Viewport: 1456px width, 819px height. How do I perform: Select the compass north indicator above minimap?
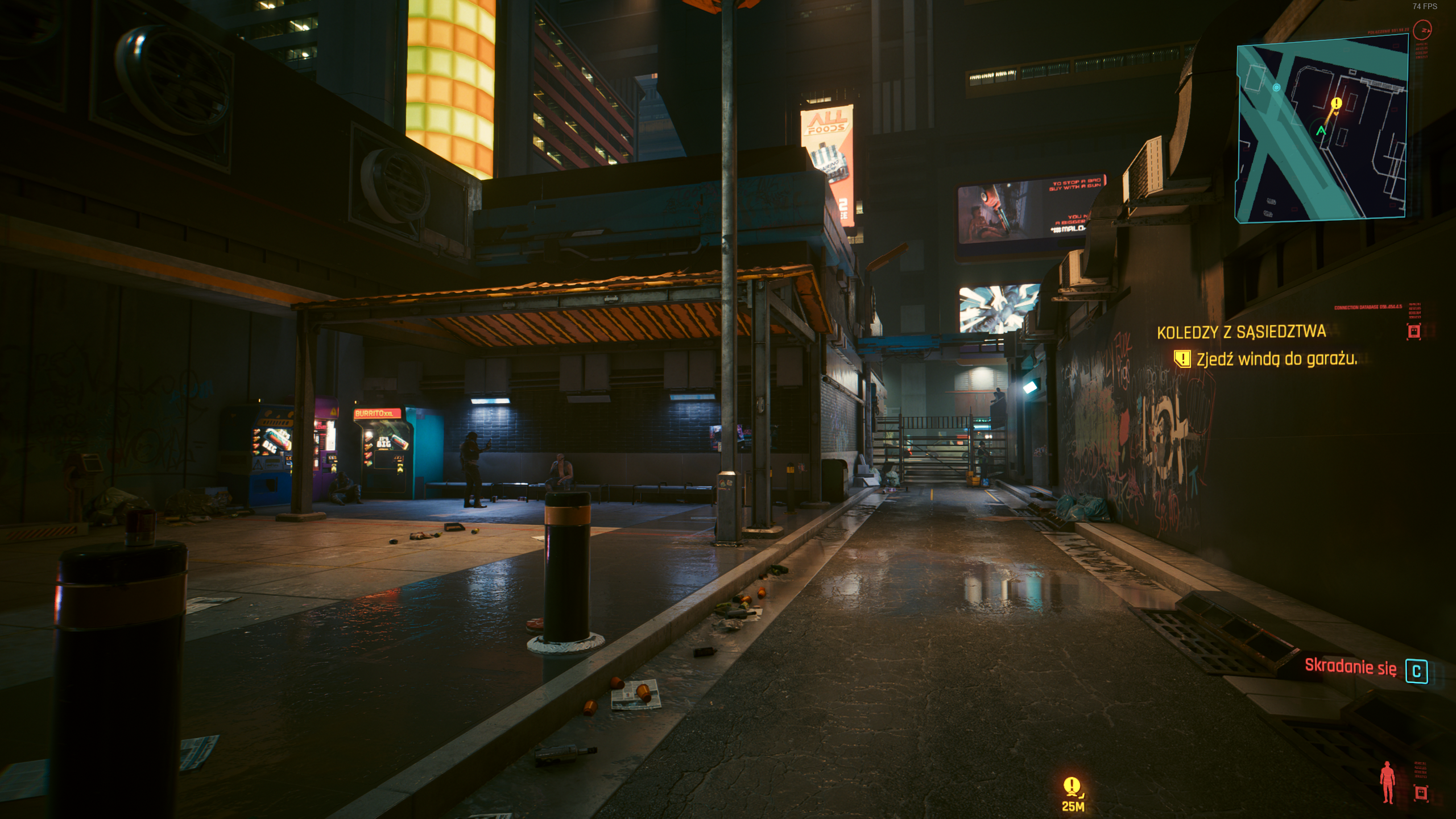[1422, 29]
